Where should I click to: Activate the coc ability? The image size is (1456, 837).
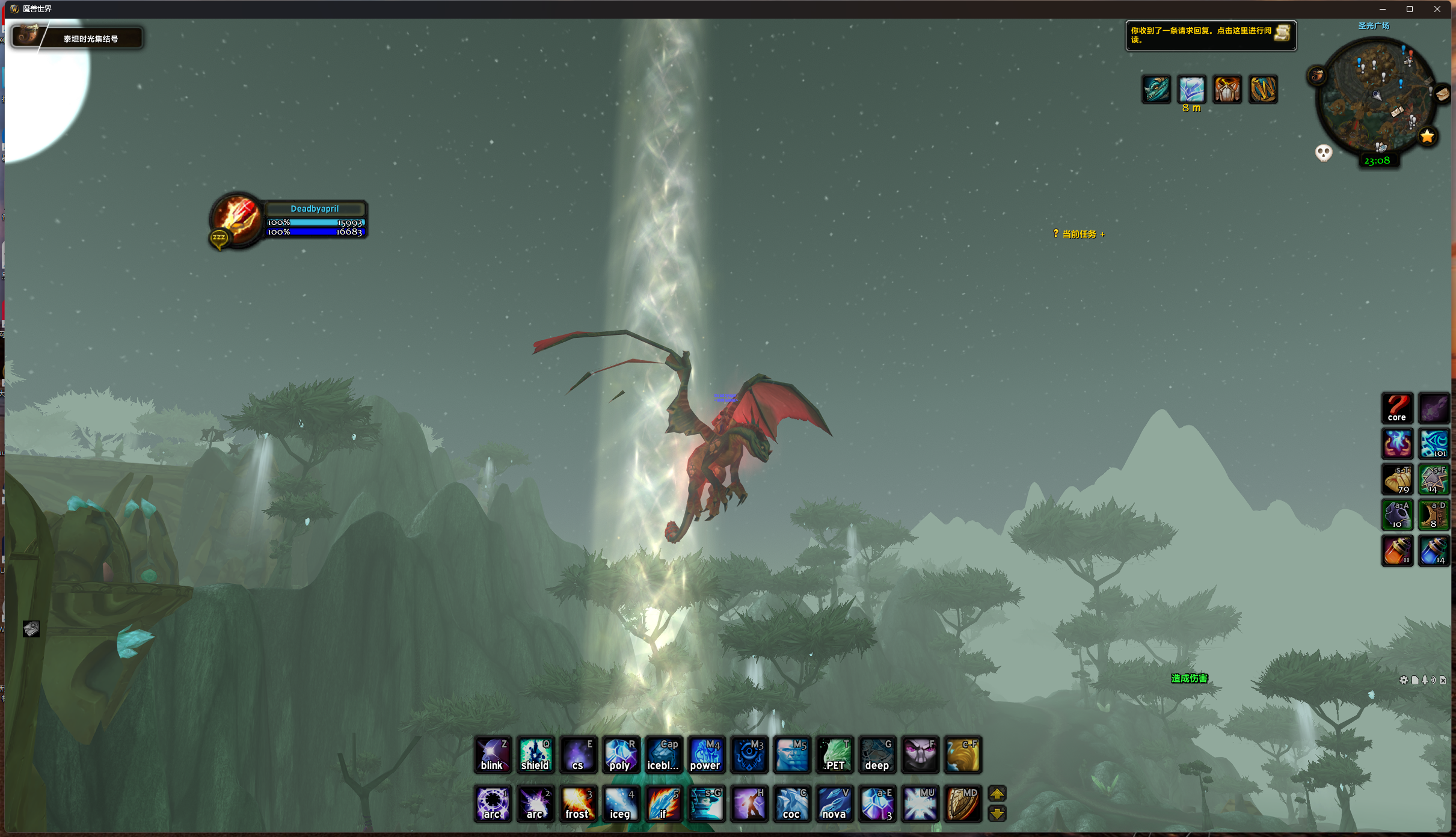(x=791, y=803)
